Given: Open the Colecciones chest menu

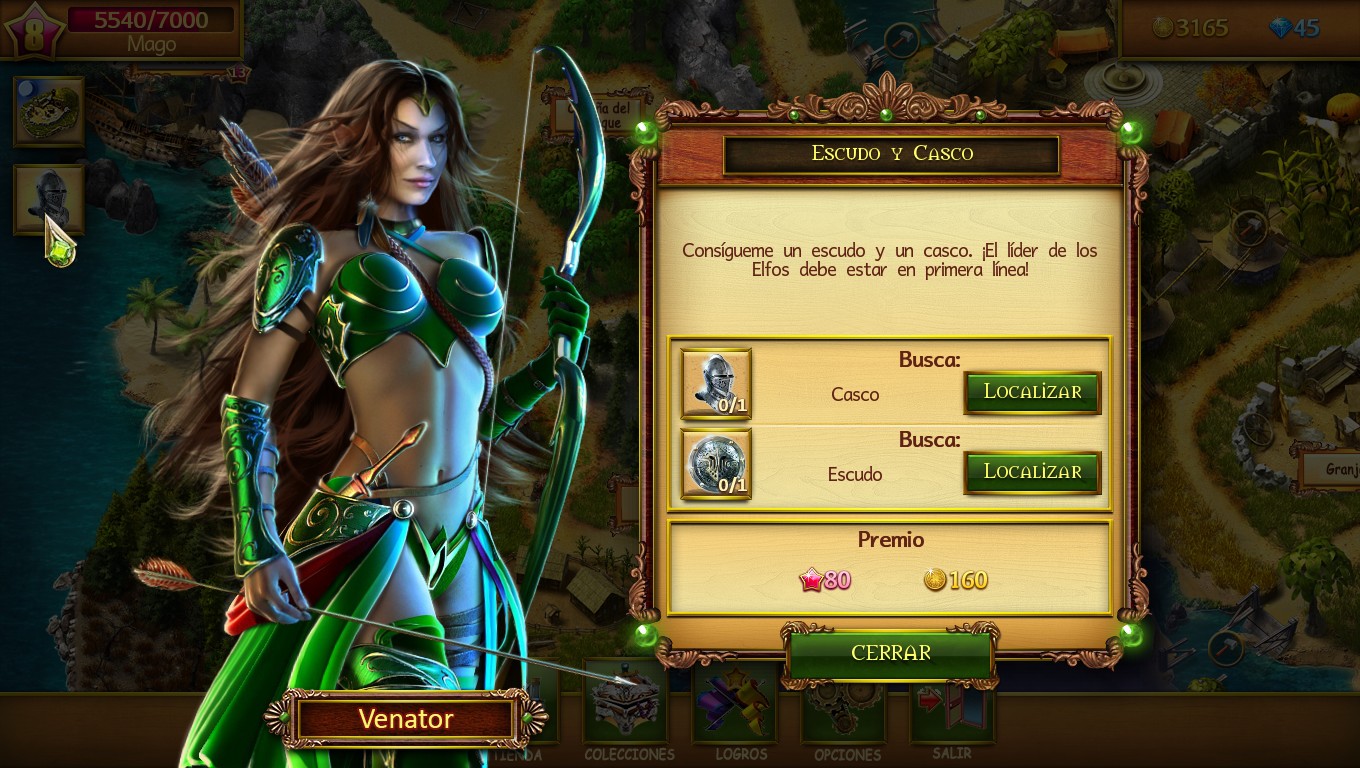Looking at the screenshot, I should point(628,705).
